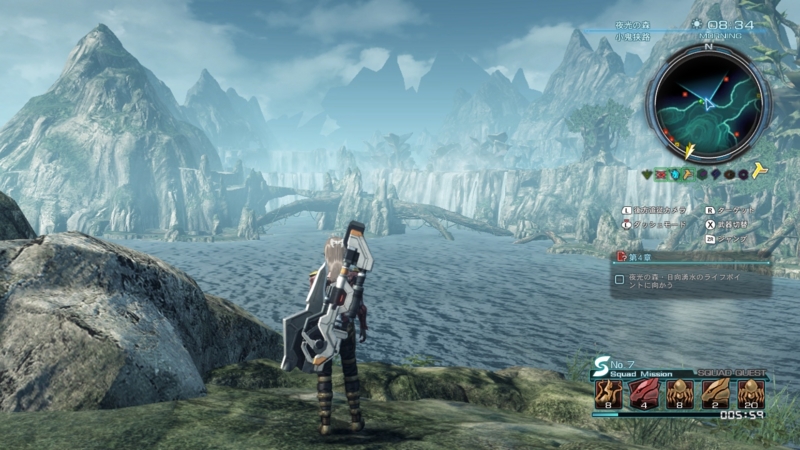
Task: Tick the 夜光の森 objective checkbox
Action: point(620,280)
